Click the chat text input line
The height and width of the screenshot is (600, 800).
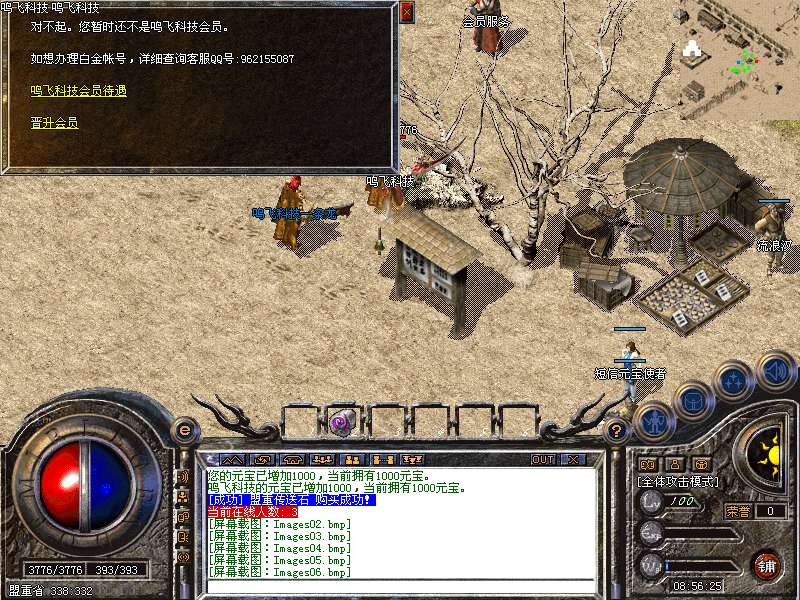point(400,585)
